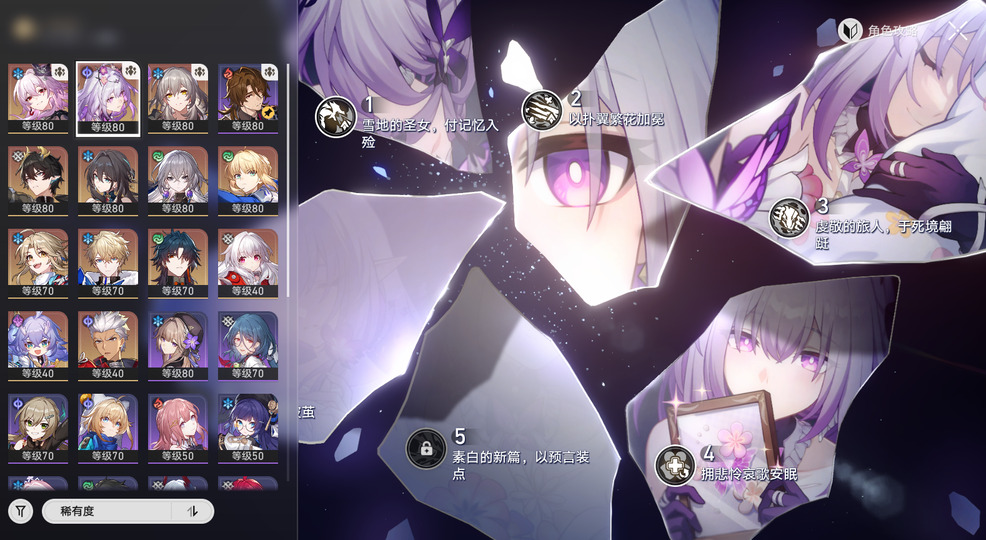Select the pink-haired level 80 character portrait
The width and height of the screenshot is (986, 540).
(x=38, y=97)
